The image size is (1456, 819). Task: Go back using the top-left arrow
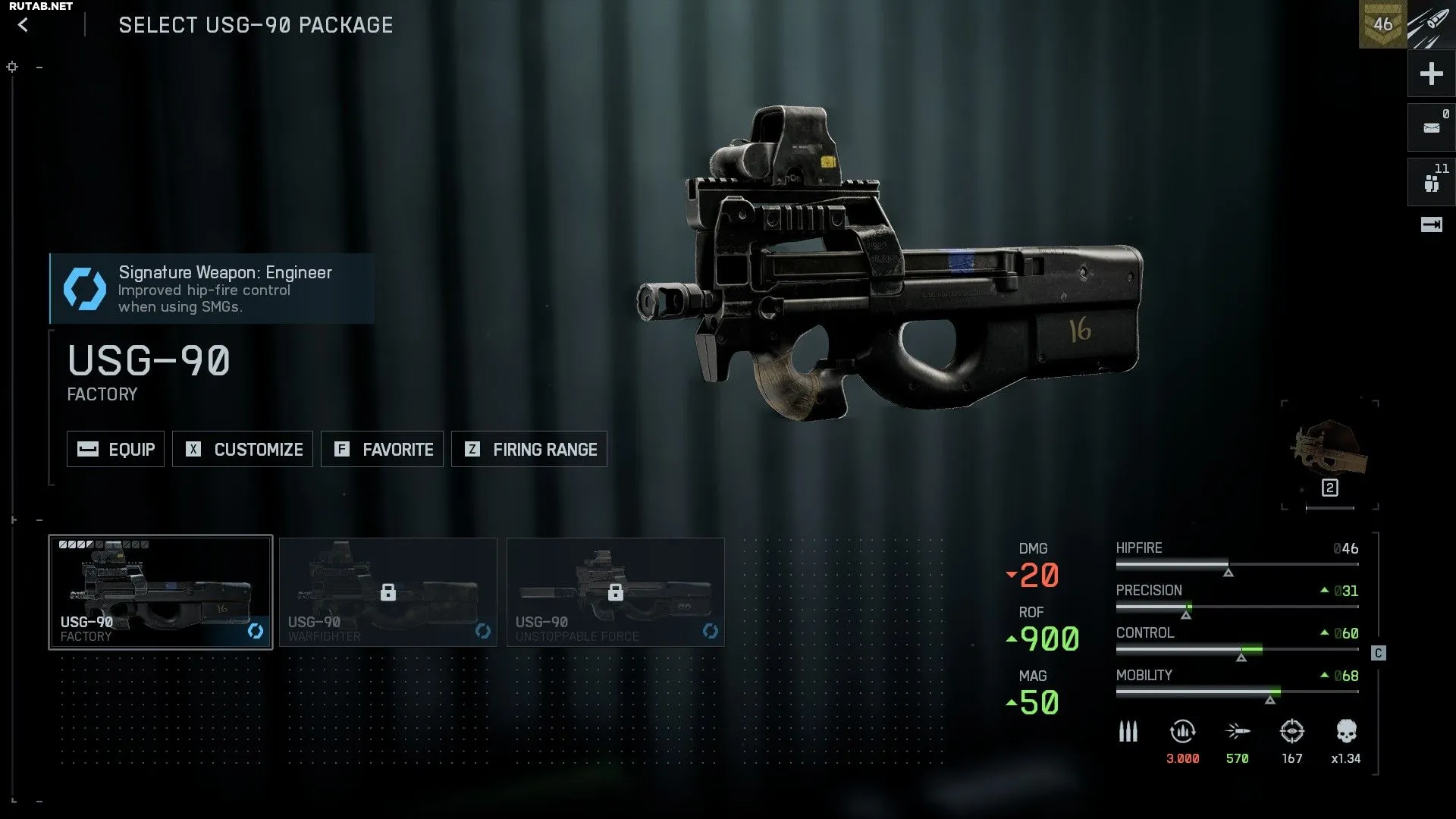(24, 25)
